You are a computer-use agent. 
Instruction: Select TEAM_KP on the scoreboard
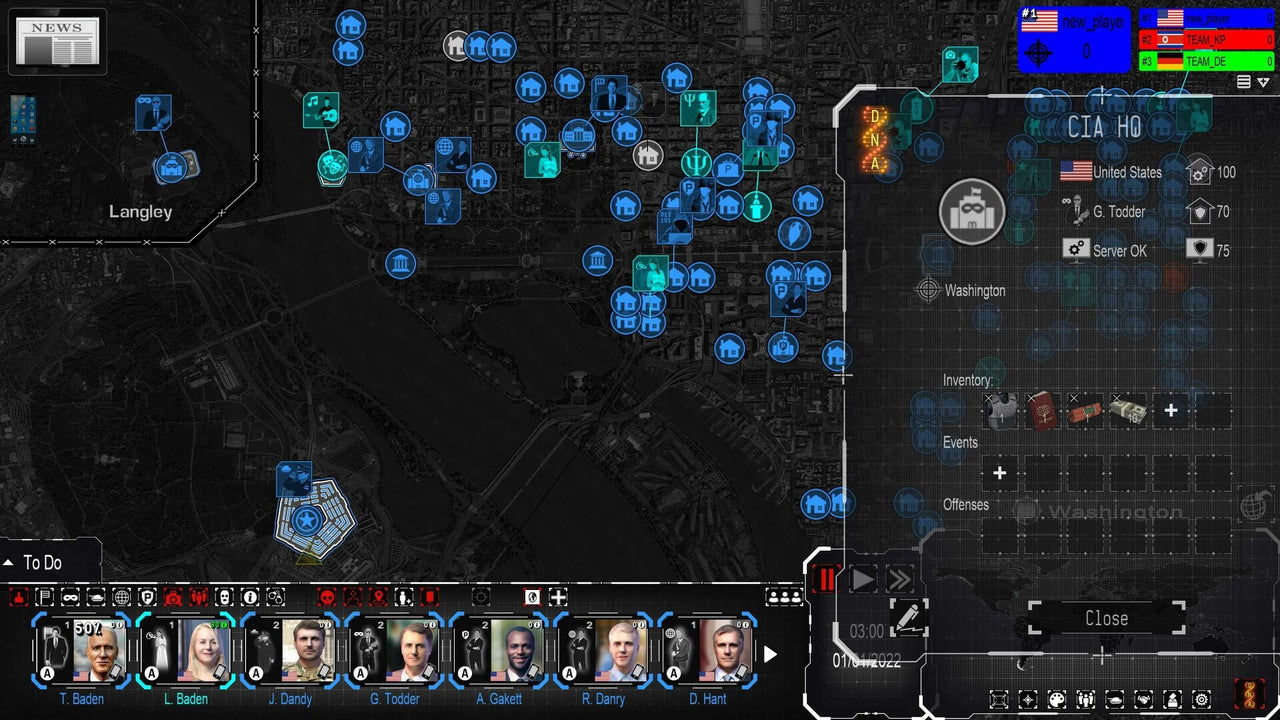pyautogui.click(x=1205, y=39)
